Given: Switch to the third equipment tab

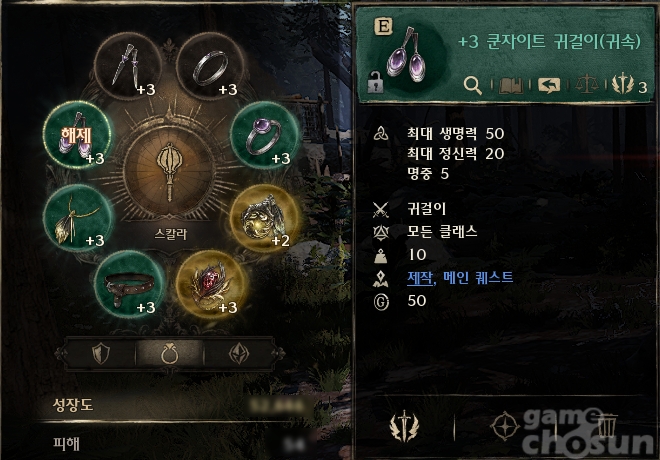Looking at the screenshot, I should click(x=237, y=353).
